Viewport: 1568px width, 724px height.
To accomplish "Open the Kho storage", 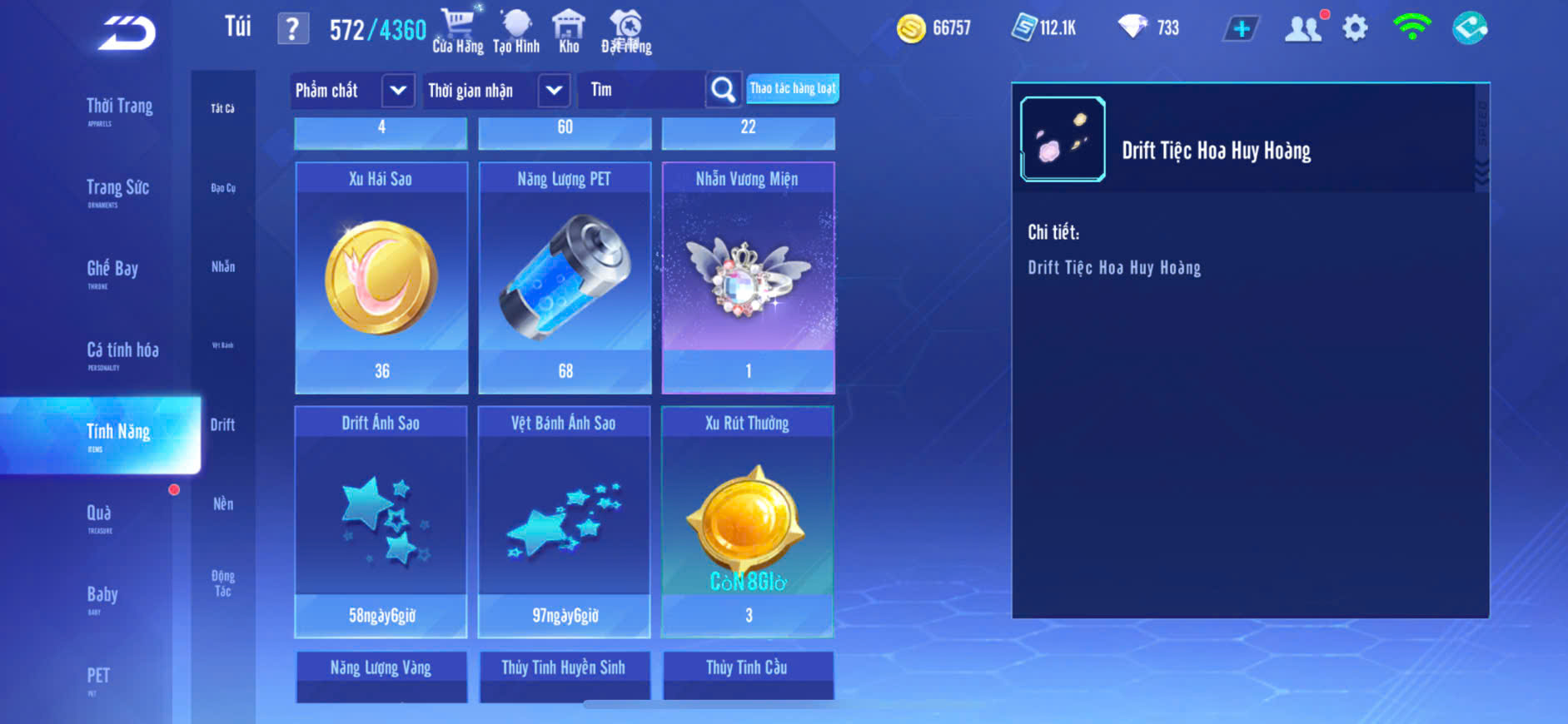I will point(569,31).
